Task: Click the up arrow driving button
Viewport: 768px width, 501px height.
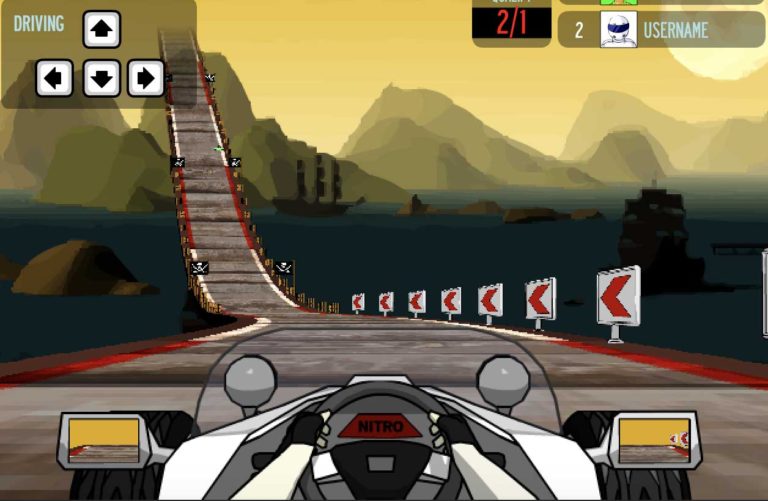Action: (x=101, y=30)
